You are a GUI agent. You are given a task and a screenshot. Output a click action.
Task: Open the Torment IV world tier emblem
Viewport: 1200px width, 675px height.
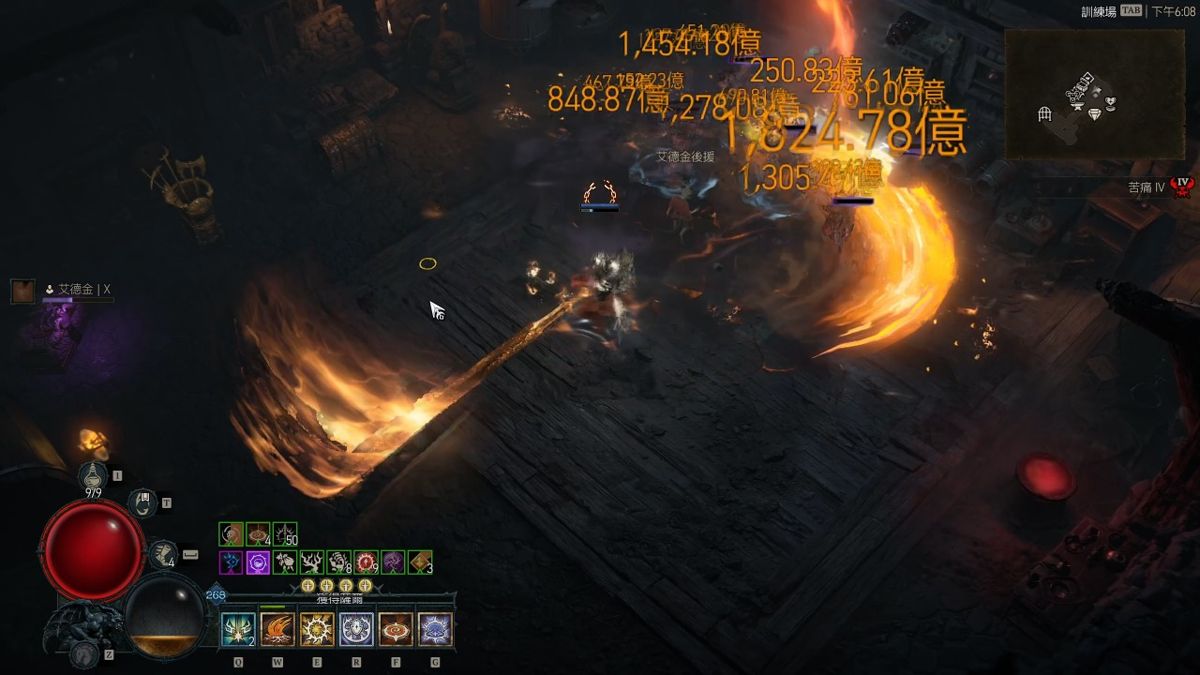point(1183,187)
